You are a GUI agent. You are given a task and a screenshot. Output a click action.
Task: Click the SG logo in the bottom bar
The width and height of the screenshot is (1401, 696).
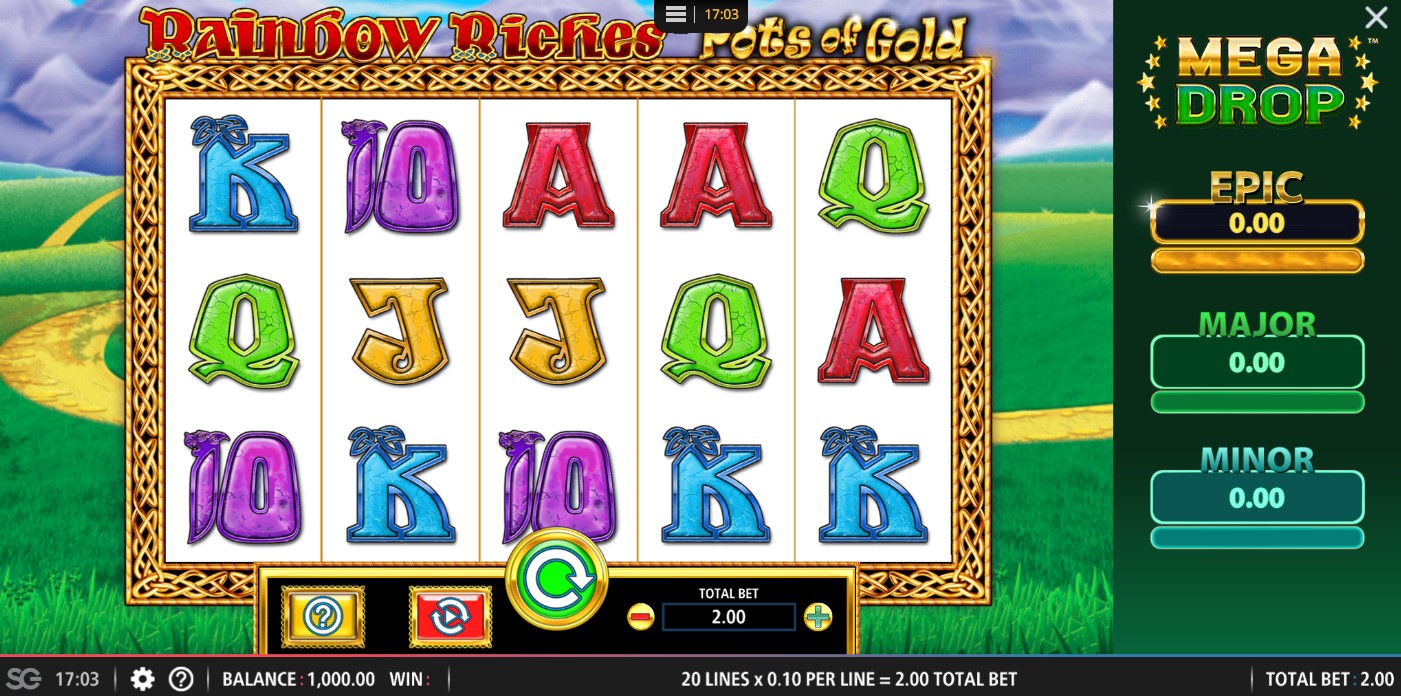click(x=25, y=680)
